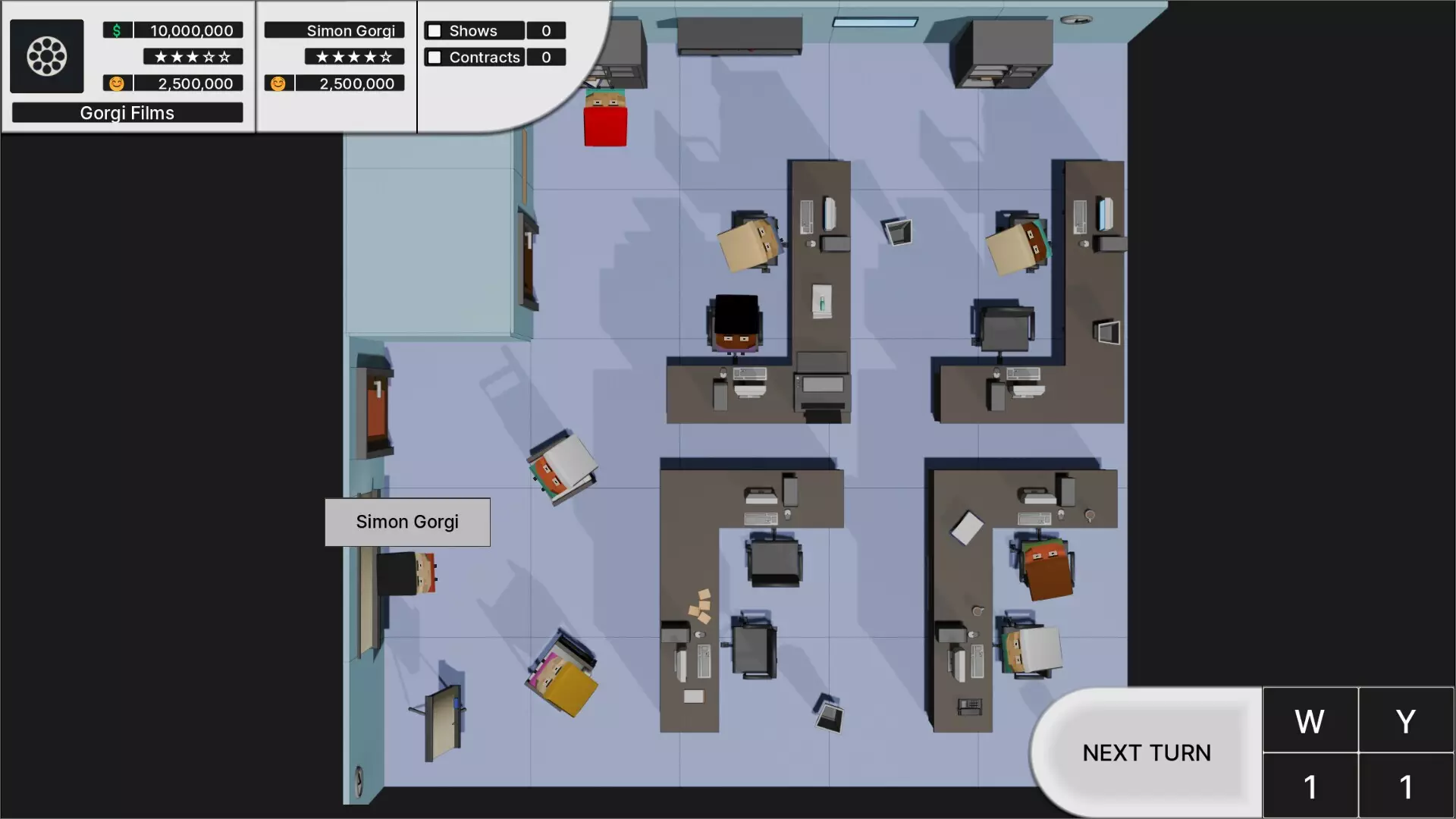Click the Contracts counter showing 0

click(546, 57)
